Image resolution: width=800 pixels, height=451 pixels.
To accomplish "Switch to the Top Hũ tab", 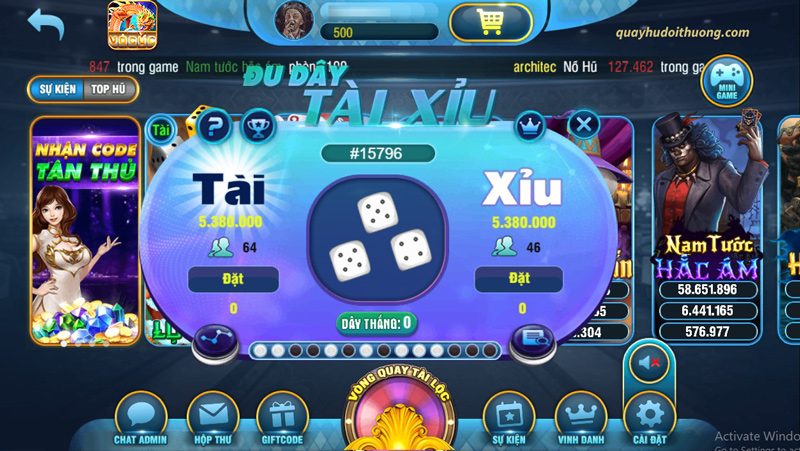I will [110, 88].
